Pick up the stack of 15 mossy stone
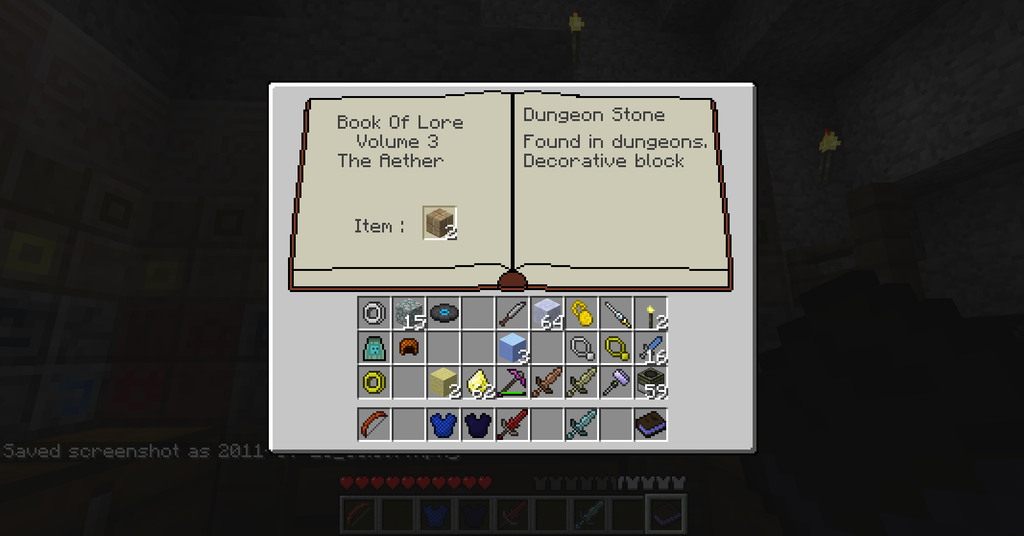 tap(408, 313)
